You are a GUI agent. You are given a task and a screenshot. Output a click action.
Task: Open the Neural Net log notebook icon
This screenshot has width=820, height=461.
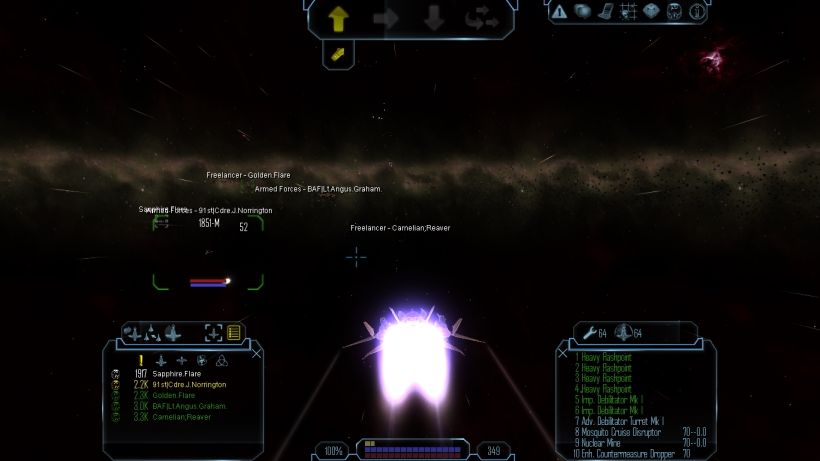(x=605, y=12)
